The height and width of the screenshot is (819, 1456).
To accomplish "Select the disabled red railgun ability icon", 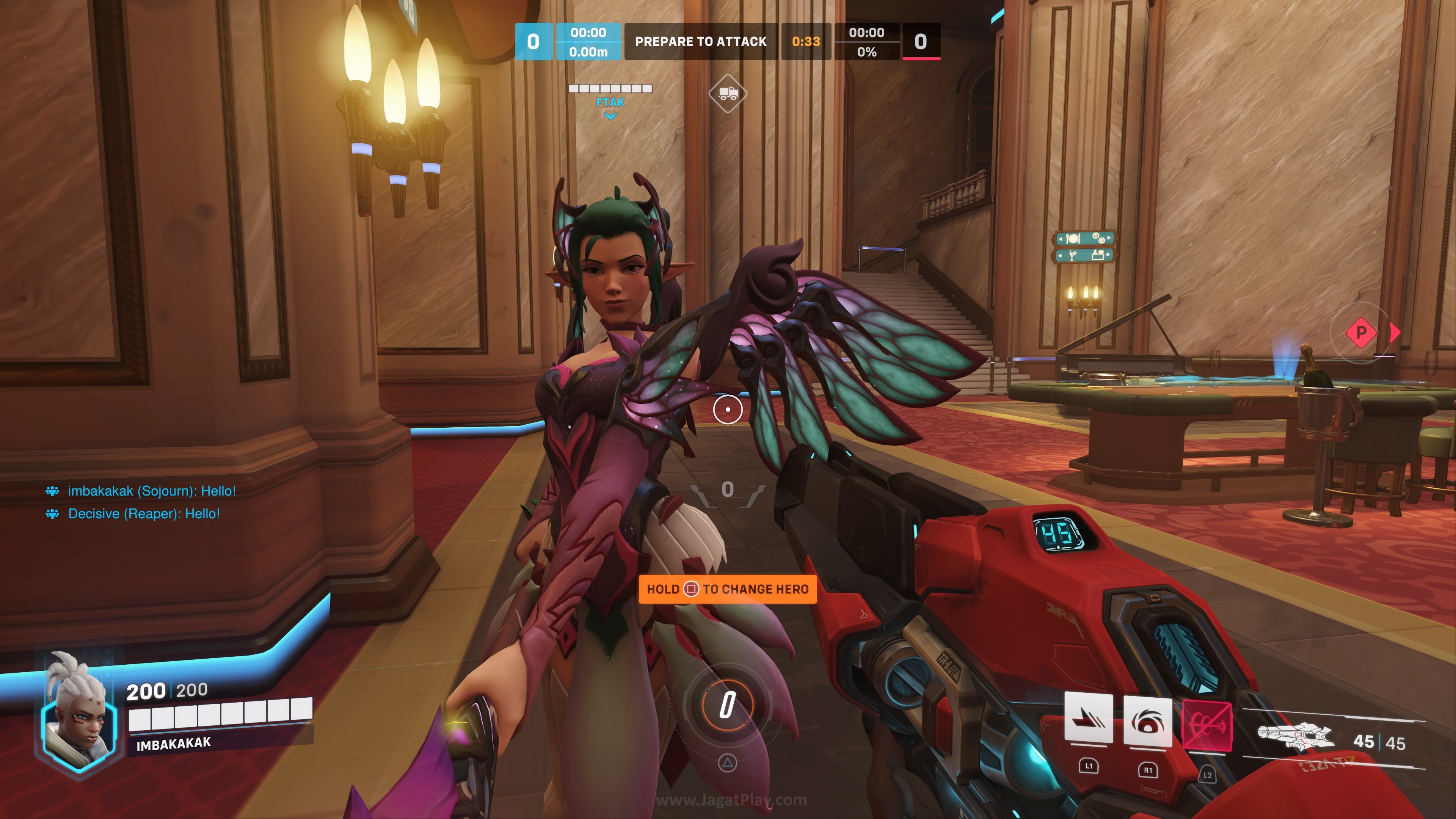I will [1207, 726].
